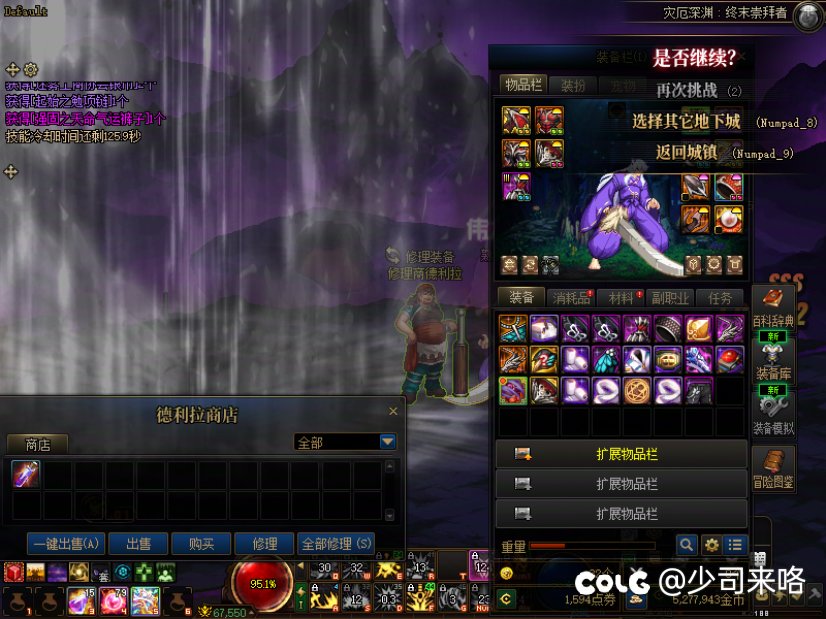
Task: Click the yellow 扩展物品栏 expansion row
Action: (x=621, y=454)
